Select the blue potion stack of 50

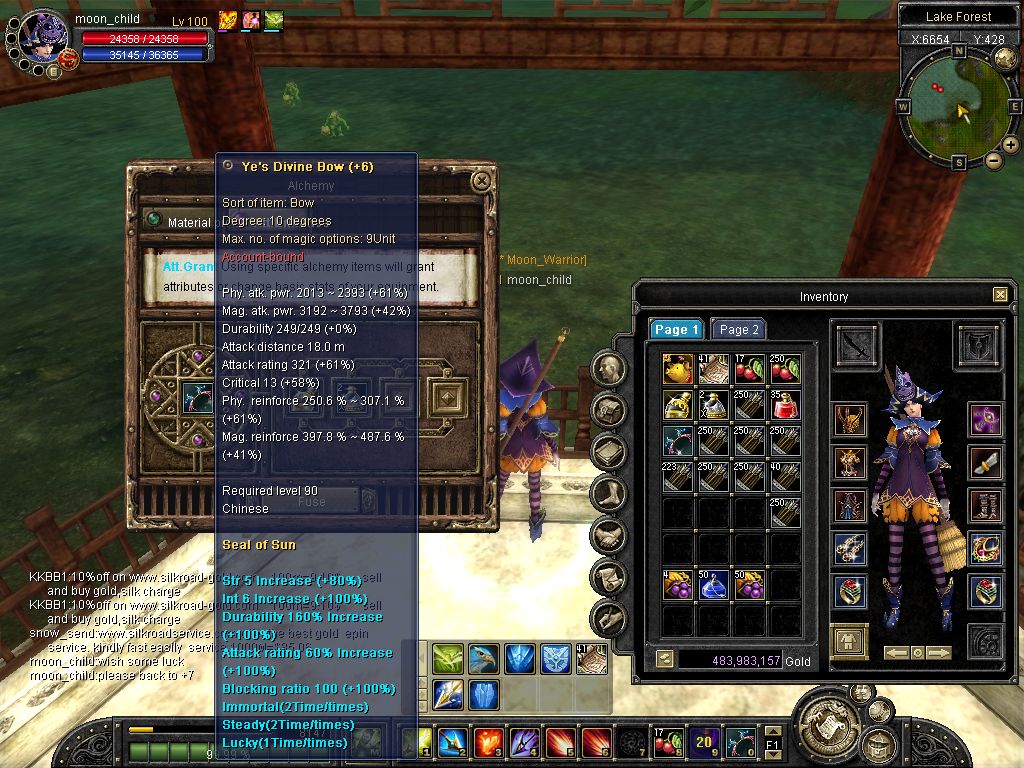pyautogui.click(x=713, y=584)
